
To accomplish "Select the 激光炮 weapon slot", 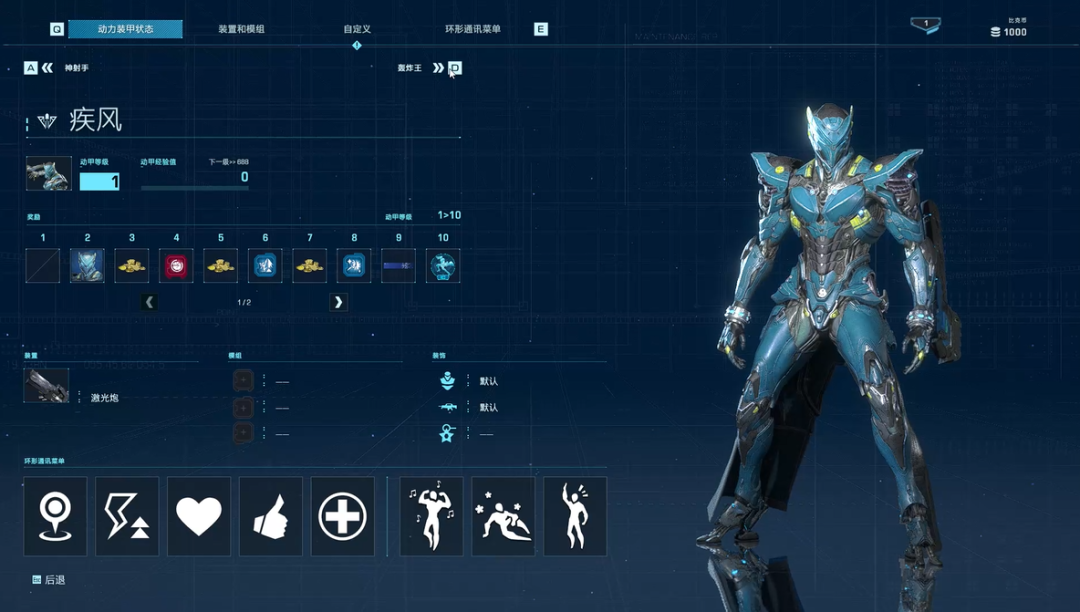I will click(47, 386).
